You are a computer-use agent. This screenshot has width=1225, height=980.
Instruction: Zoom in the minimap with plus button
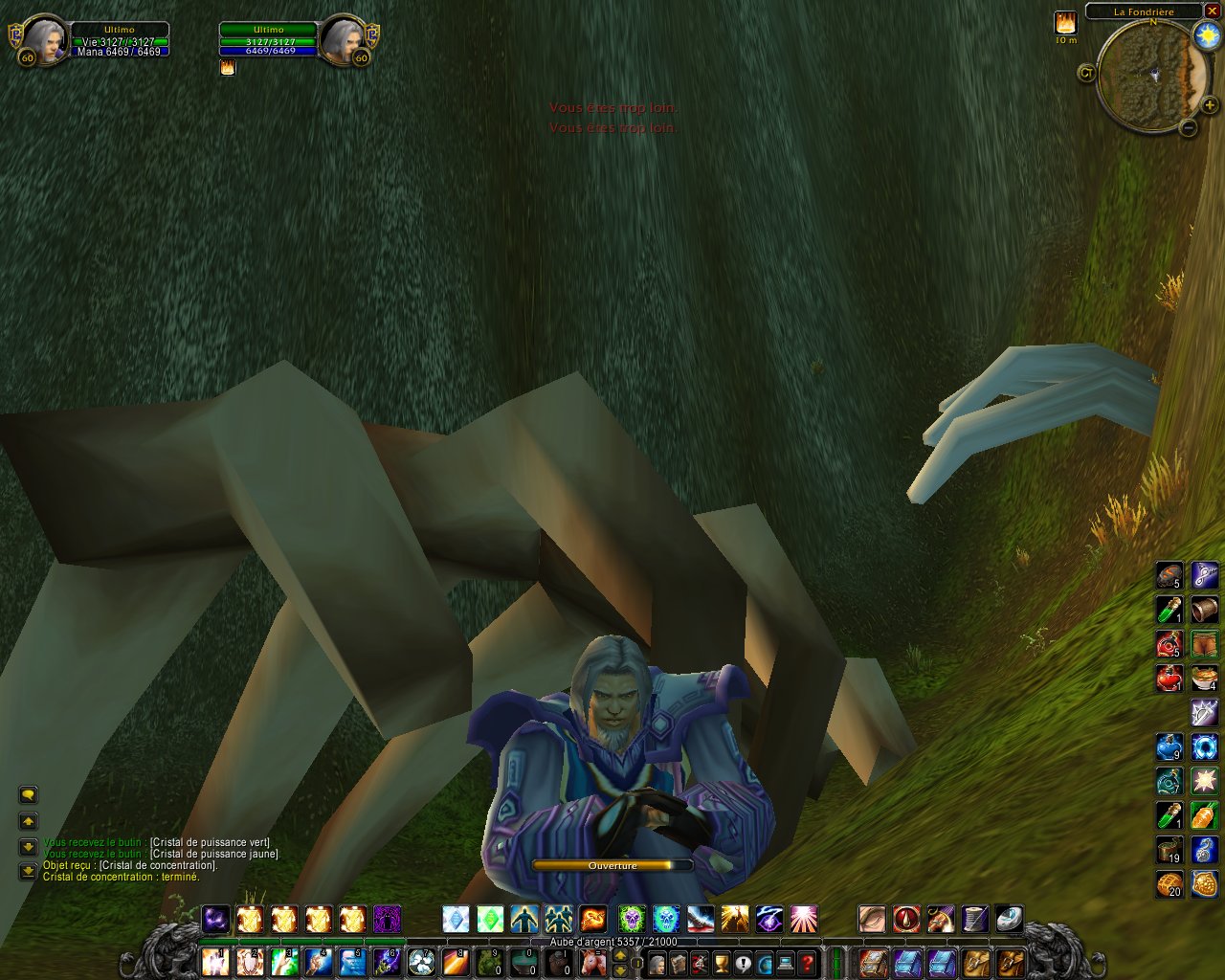[1210, 105]
